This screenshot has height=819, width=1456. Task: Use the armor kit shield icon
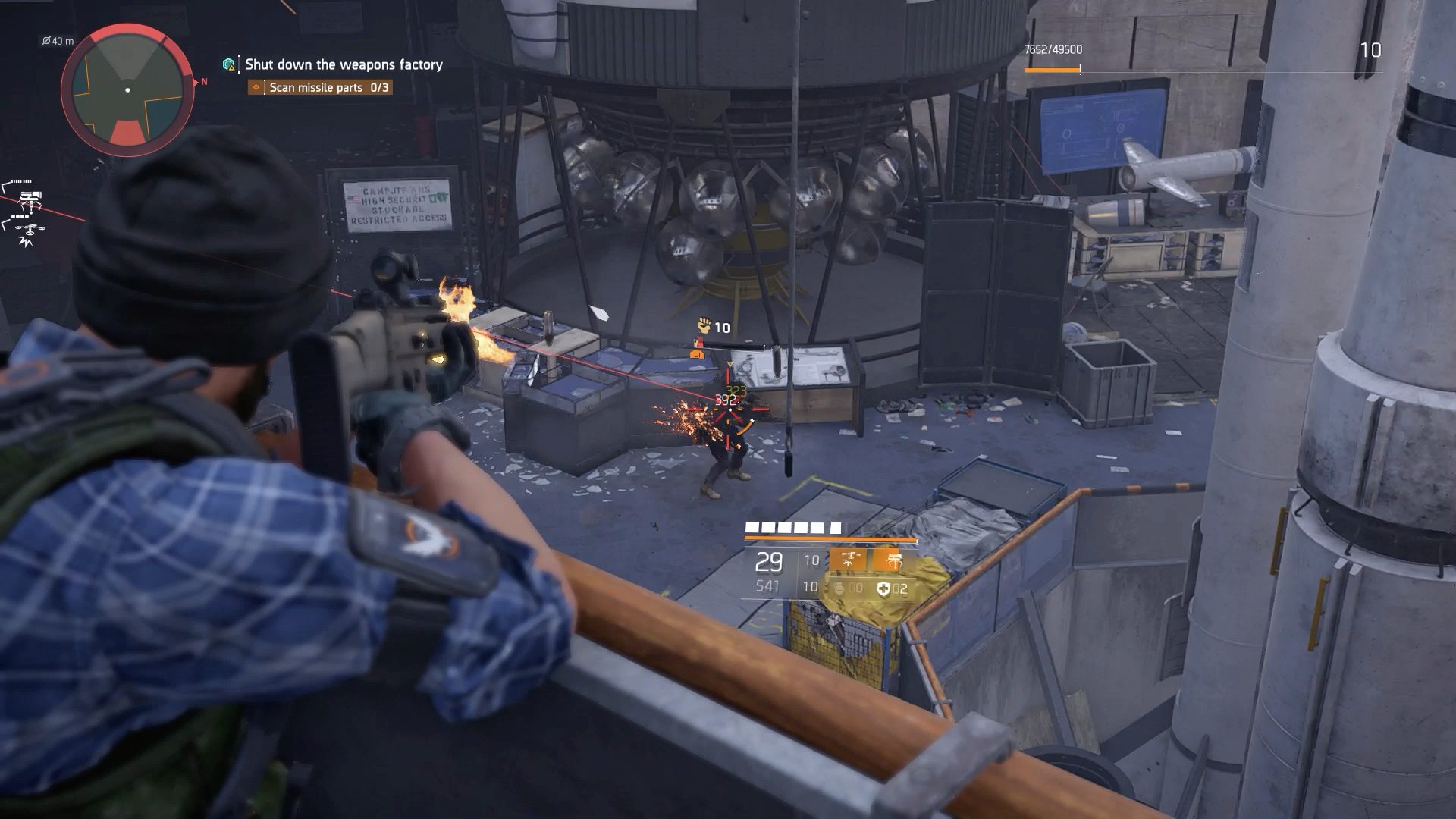883,588
